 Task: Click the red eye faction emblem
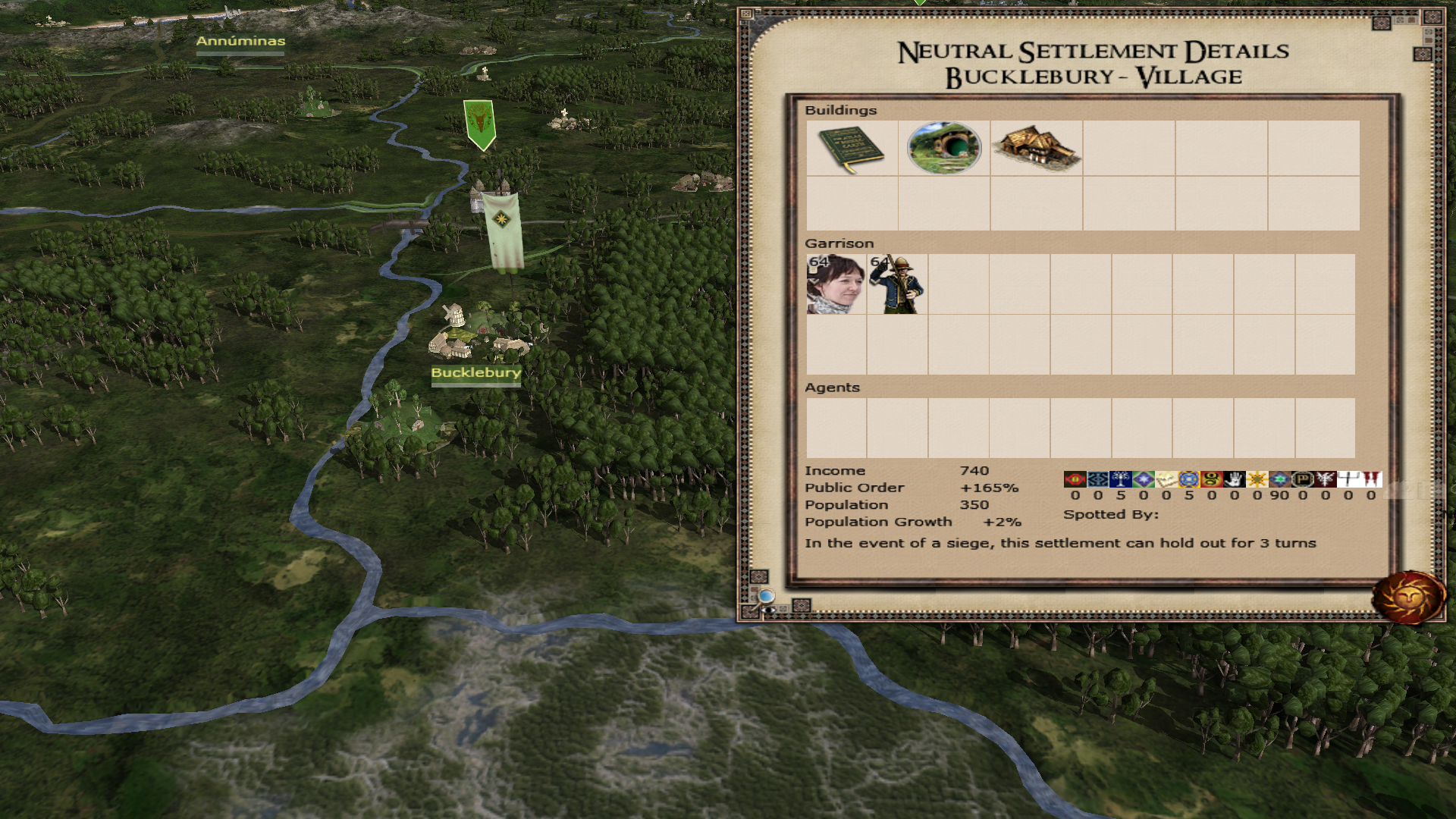click(1075, 479)
